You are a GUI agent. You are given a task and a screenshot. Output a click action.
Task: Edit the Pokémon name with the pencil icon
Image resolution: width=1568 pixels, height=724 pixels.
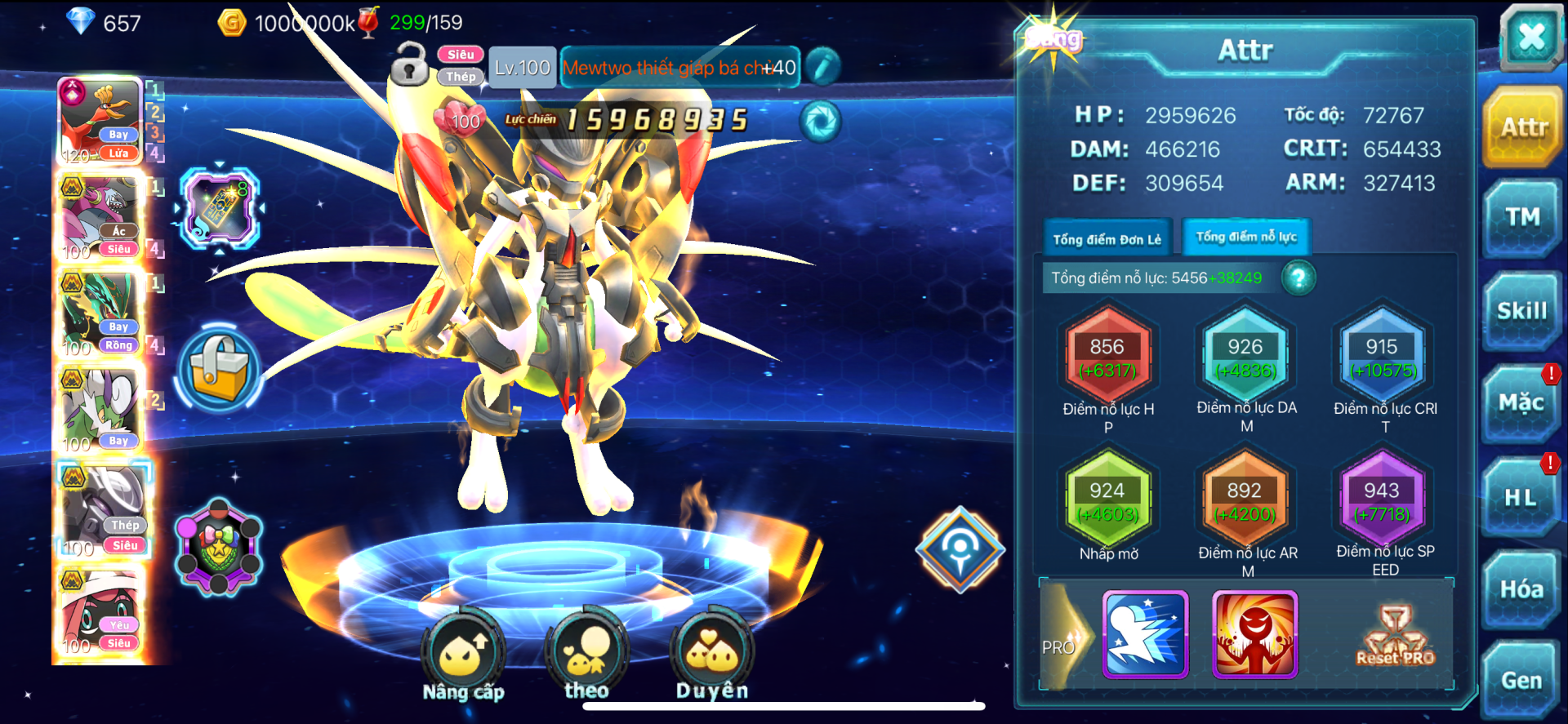[823, 67]
